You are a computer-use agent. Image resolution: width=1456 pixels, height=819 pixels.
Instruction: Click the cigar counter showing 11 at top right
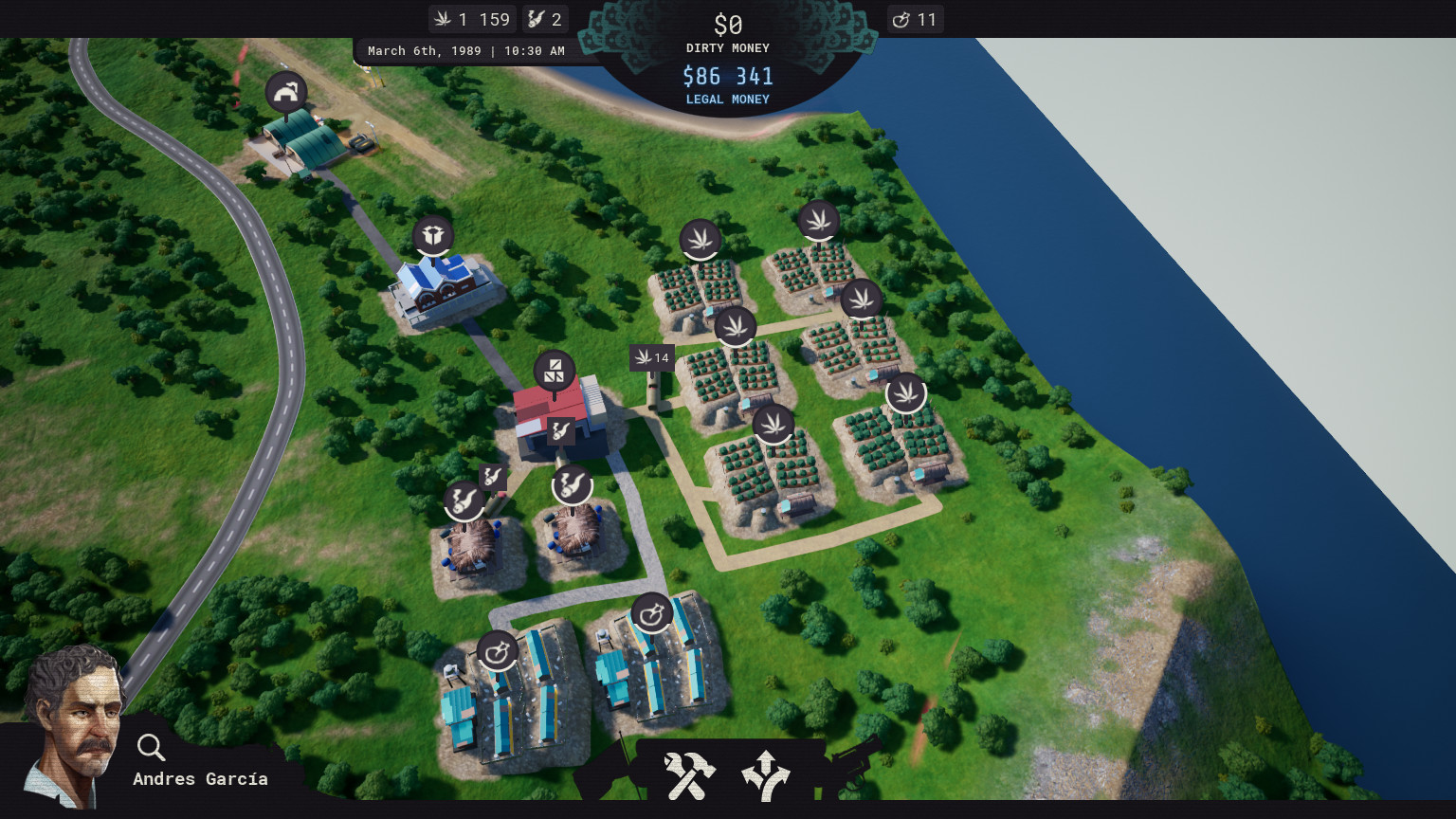click(915, 18)
